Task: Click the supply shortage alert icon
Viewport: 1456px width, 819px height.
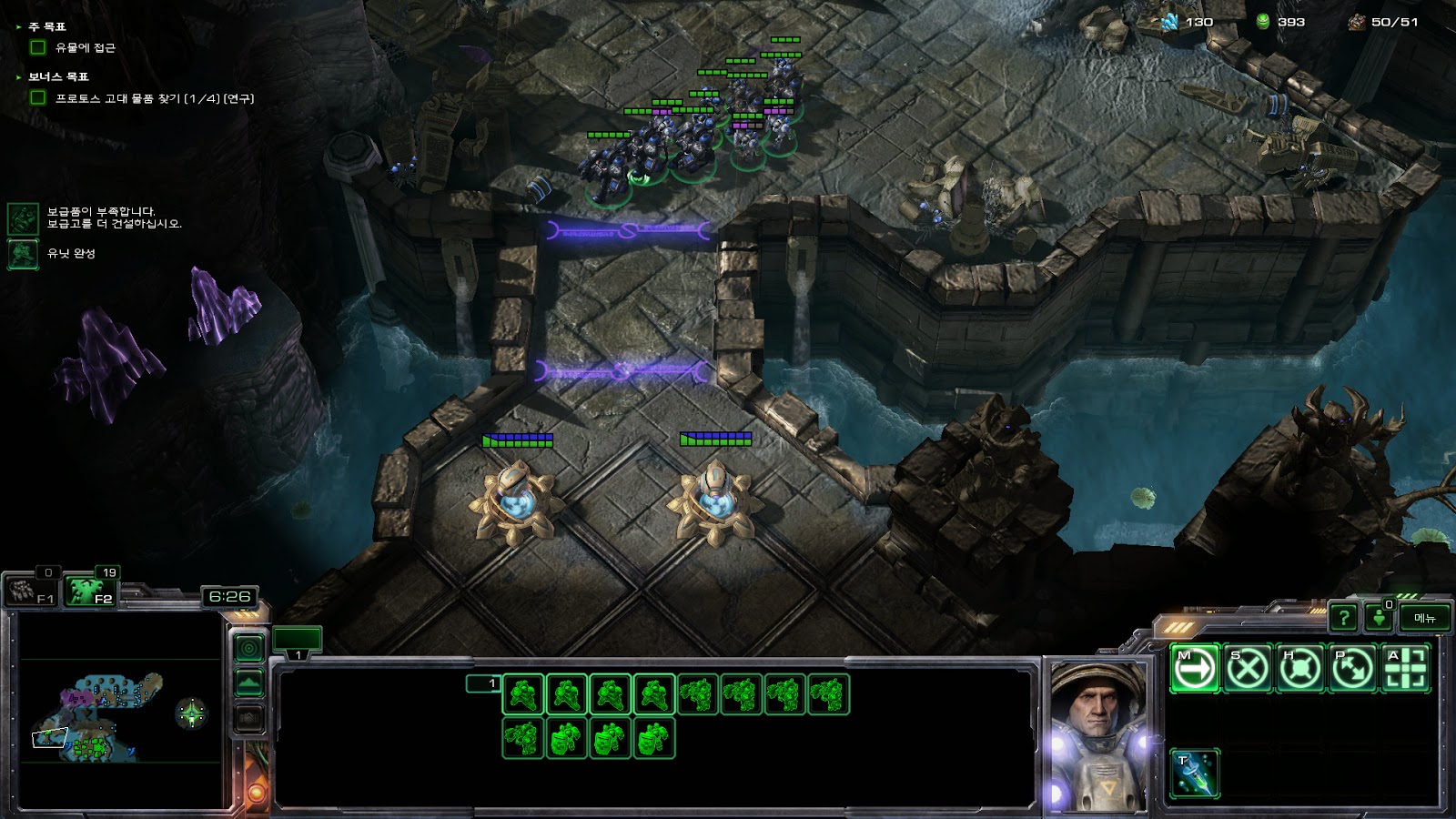Action: pos(23,218)
